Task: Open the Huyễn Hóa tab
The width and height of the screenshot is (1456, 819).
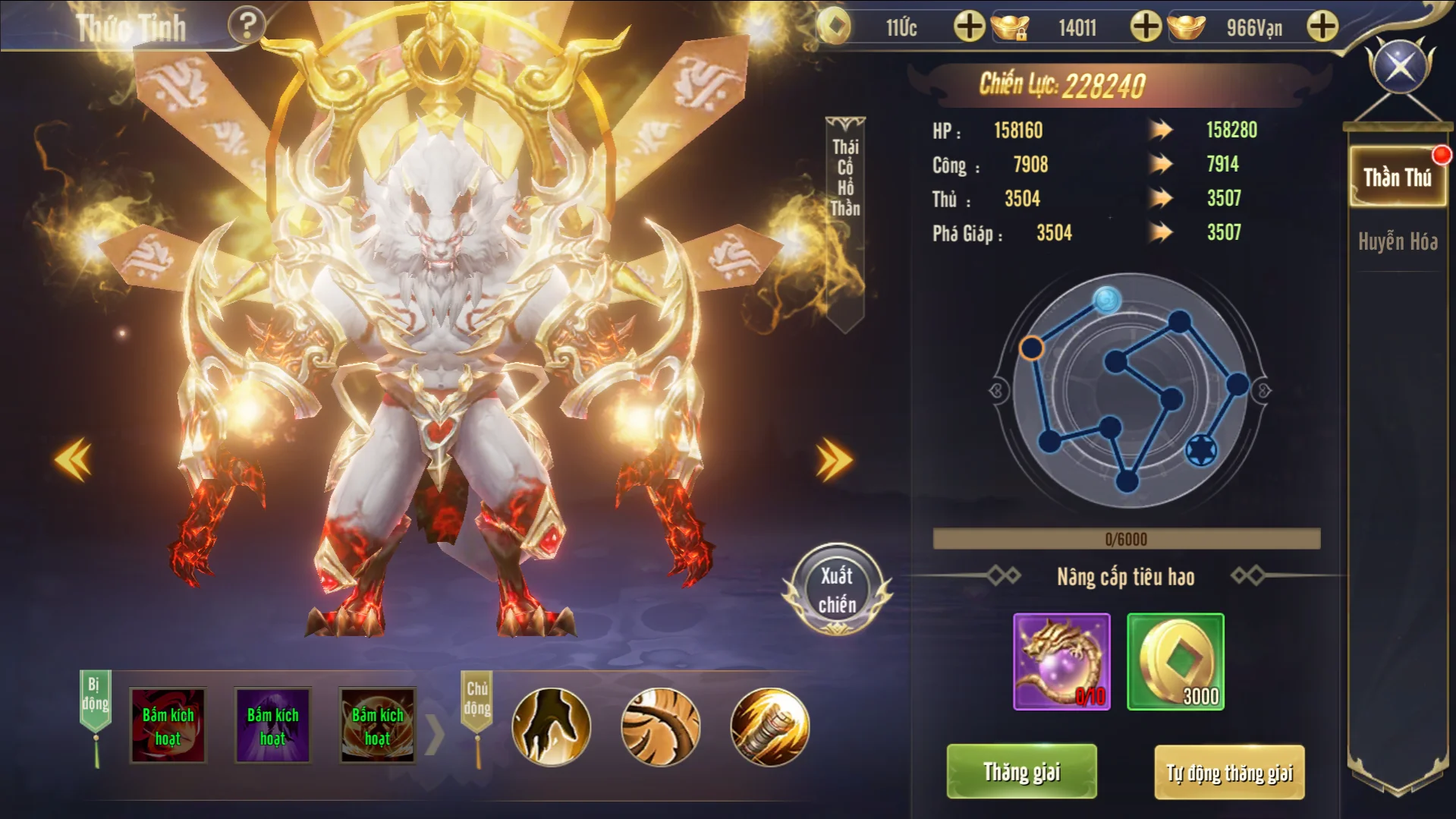Action: click(1398, 242)
